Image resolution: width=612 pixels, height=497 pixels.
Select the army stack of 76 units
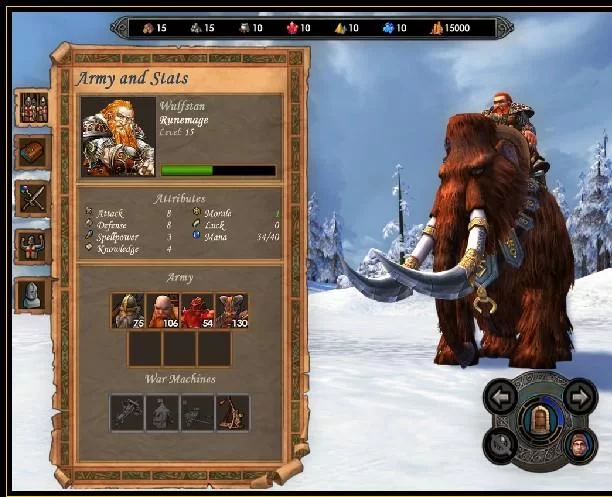[x=128, y=311]
